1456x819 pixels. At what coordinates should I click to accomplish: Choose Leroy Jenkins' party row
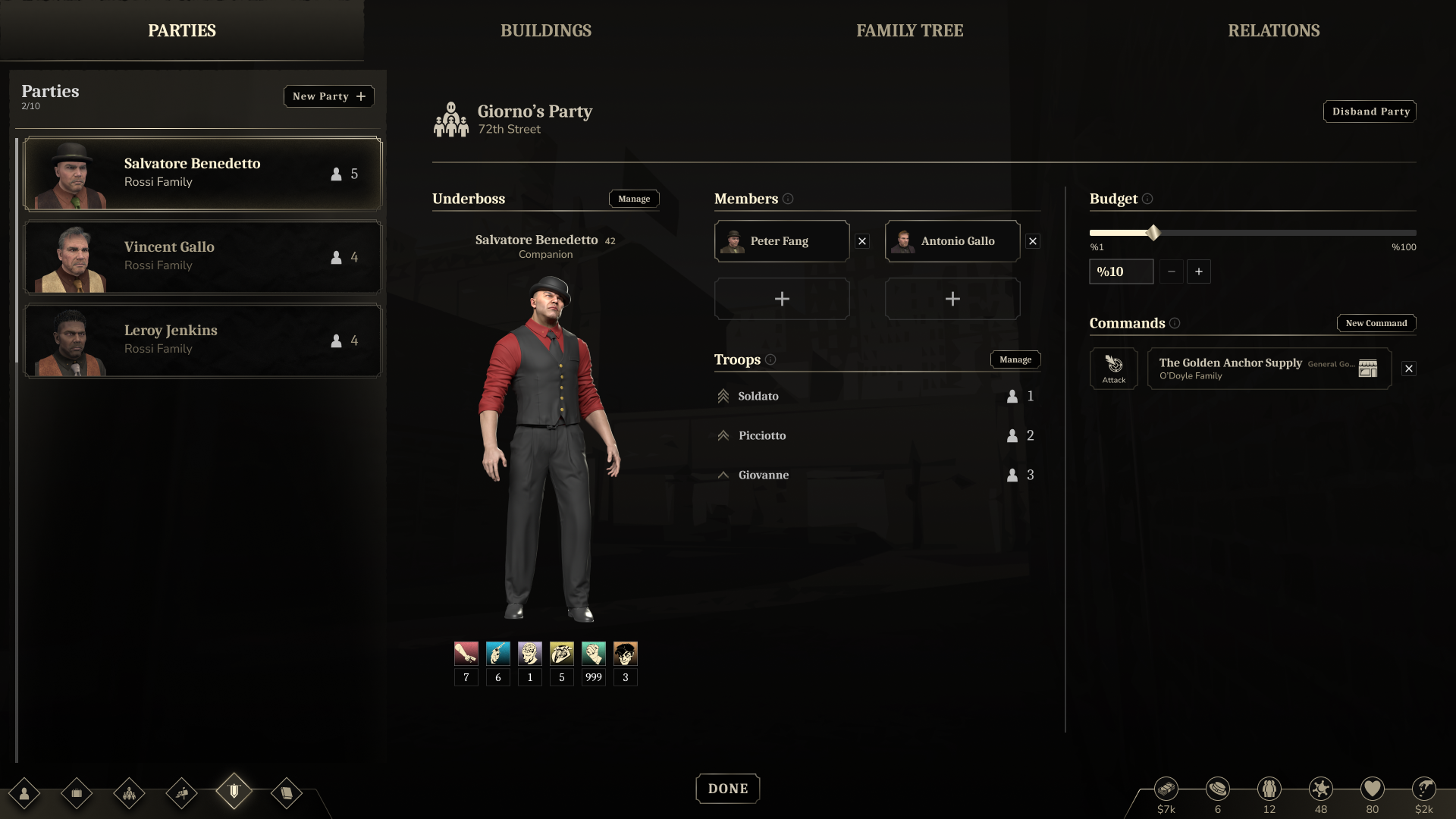point(202,340)
